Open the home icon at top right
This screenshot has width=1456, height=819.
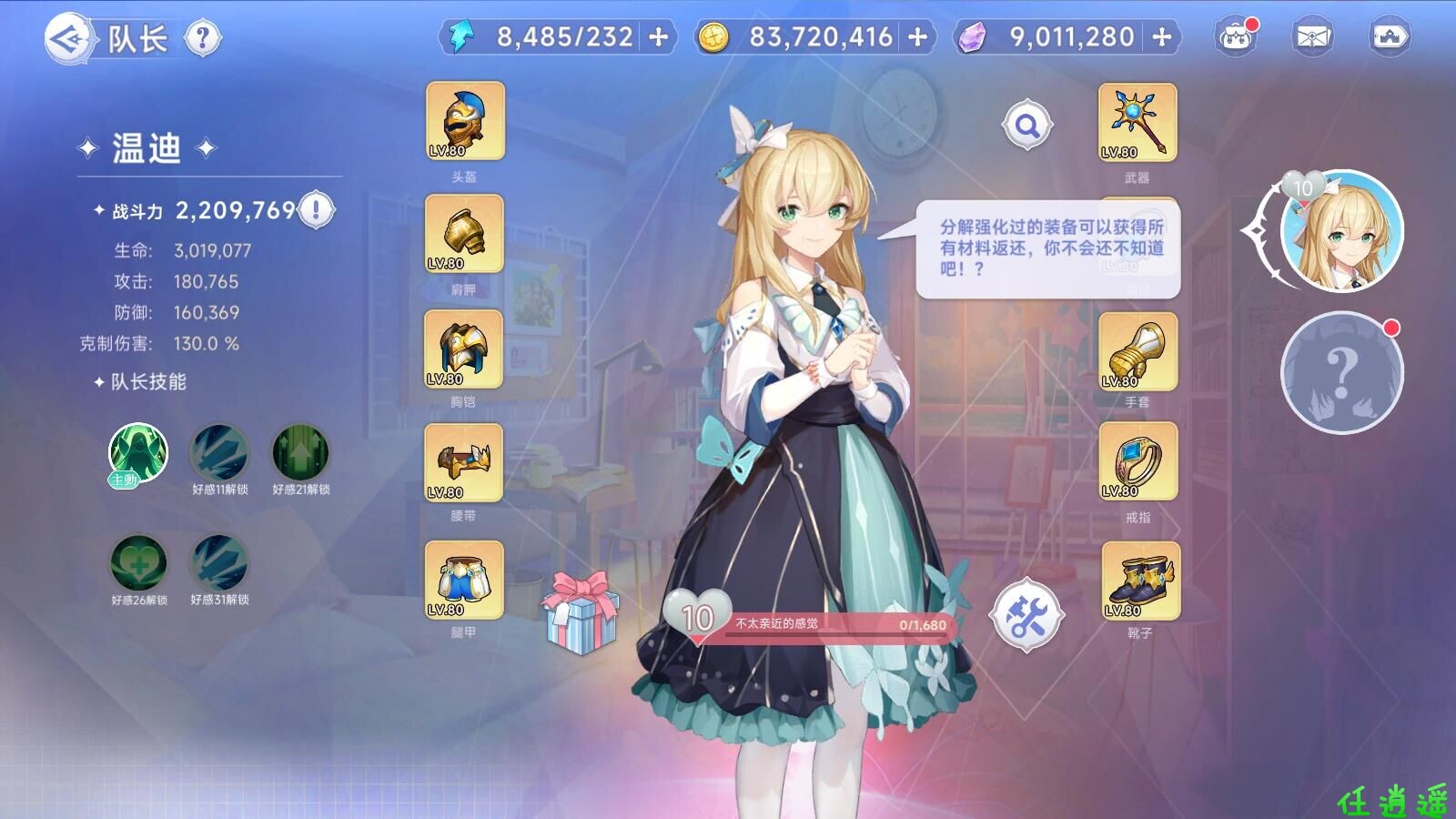1390,38
